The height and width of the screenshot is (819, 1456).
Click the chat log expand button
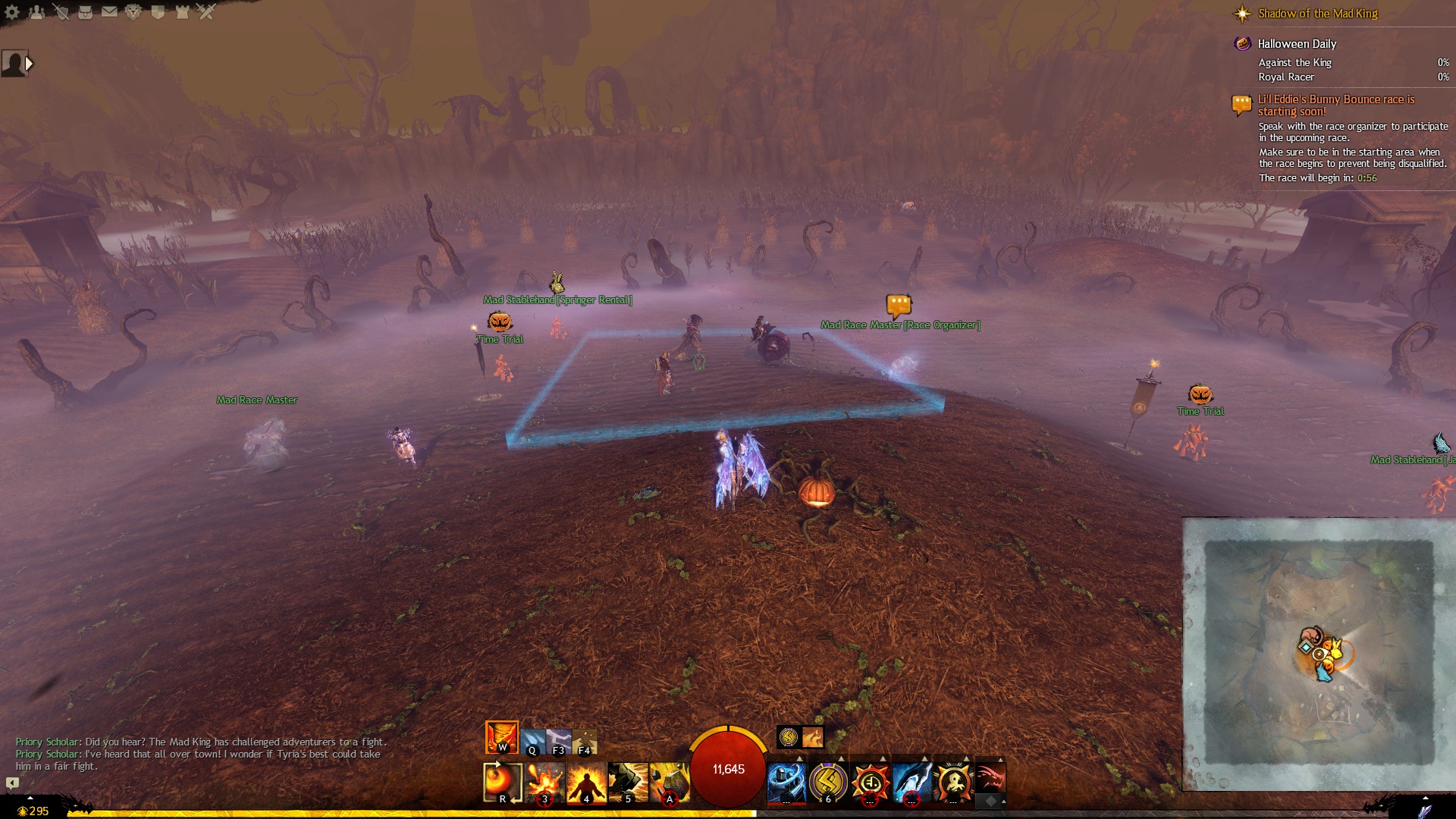coord(12,783)
